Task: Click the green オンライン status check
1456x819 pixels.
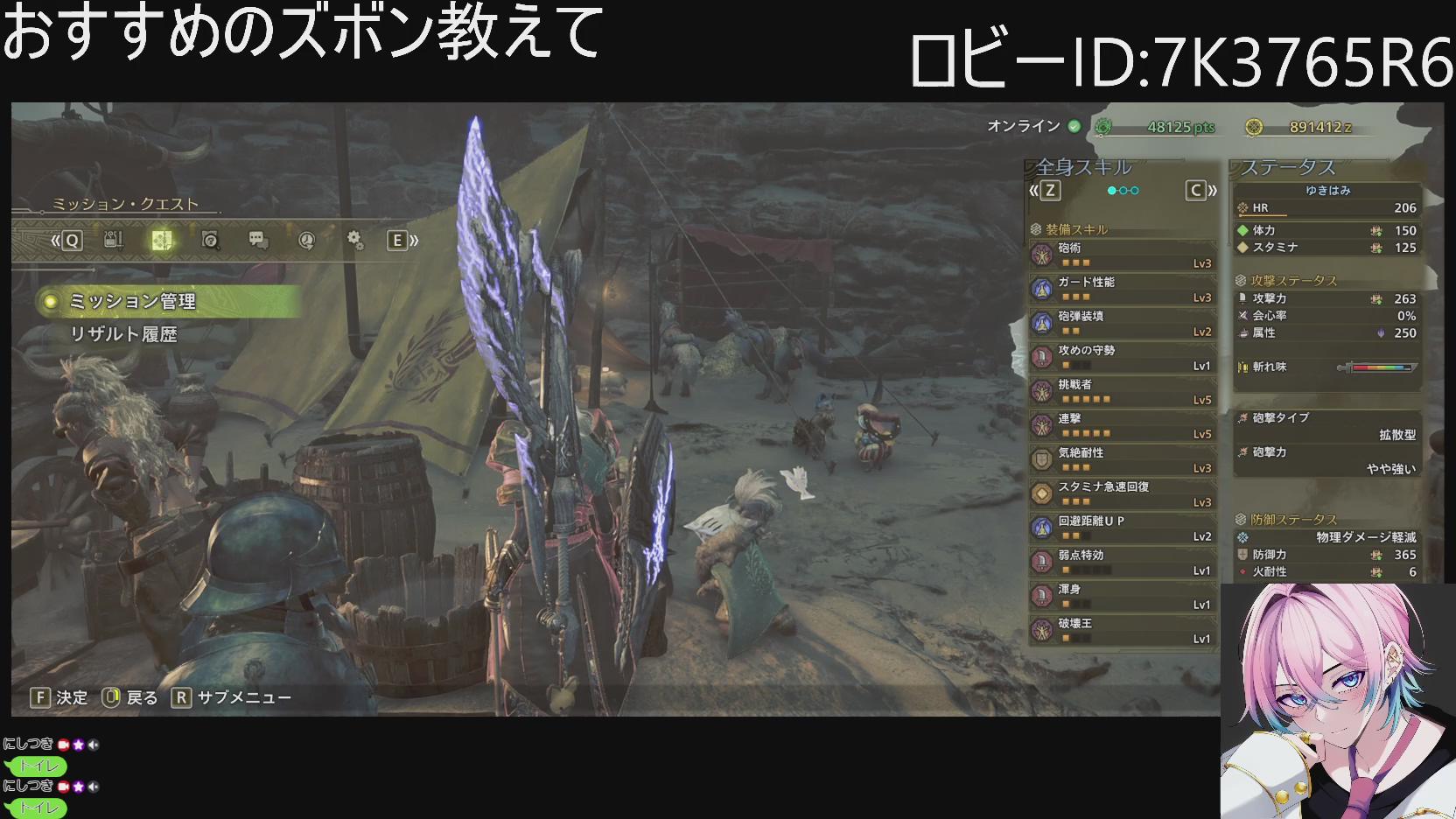Action: click(1074, 125)
